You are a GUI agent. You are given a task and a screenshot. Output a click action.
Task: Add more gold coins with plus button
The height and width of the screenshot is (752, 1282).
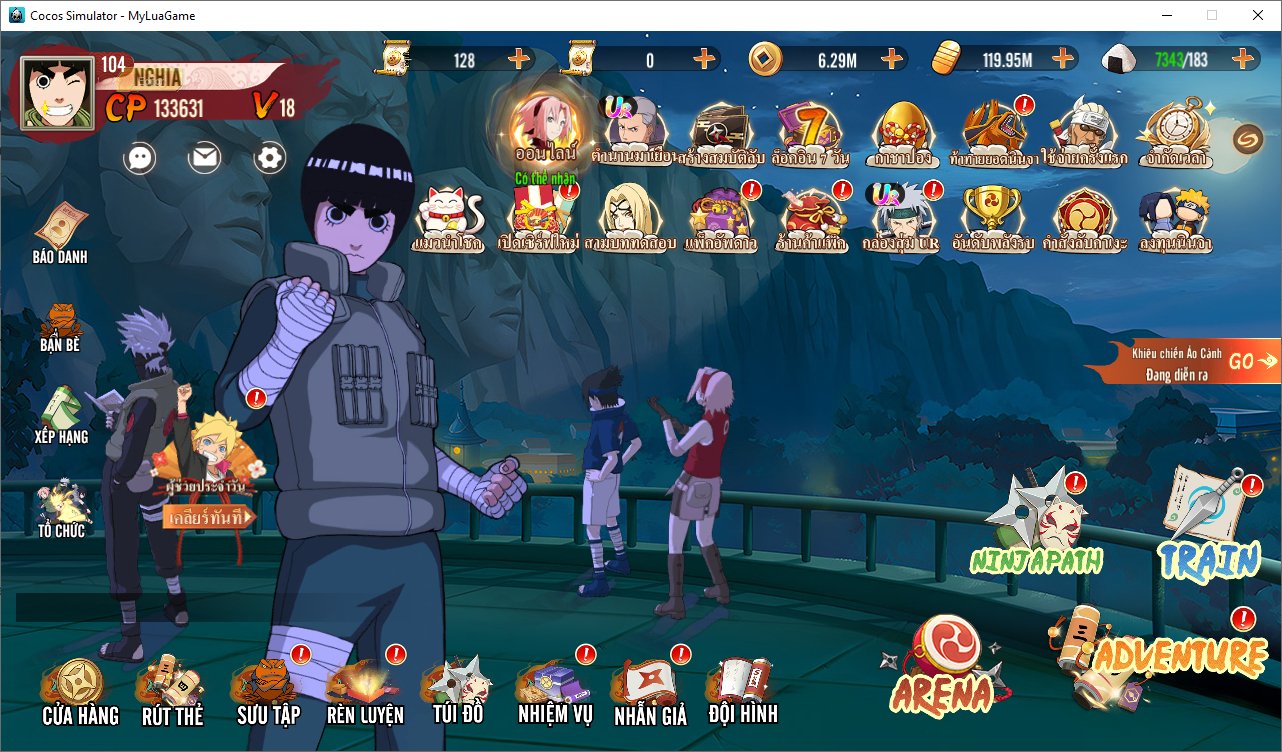tap(892, 59)
